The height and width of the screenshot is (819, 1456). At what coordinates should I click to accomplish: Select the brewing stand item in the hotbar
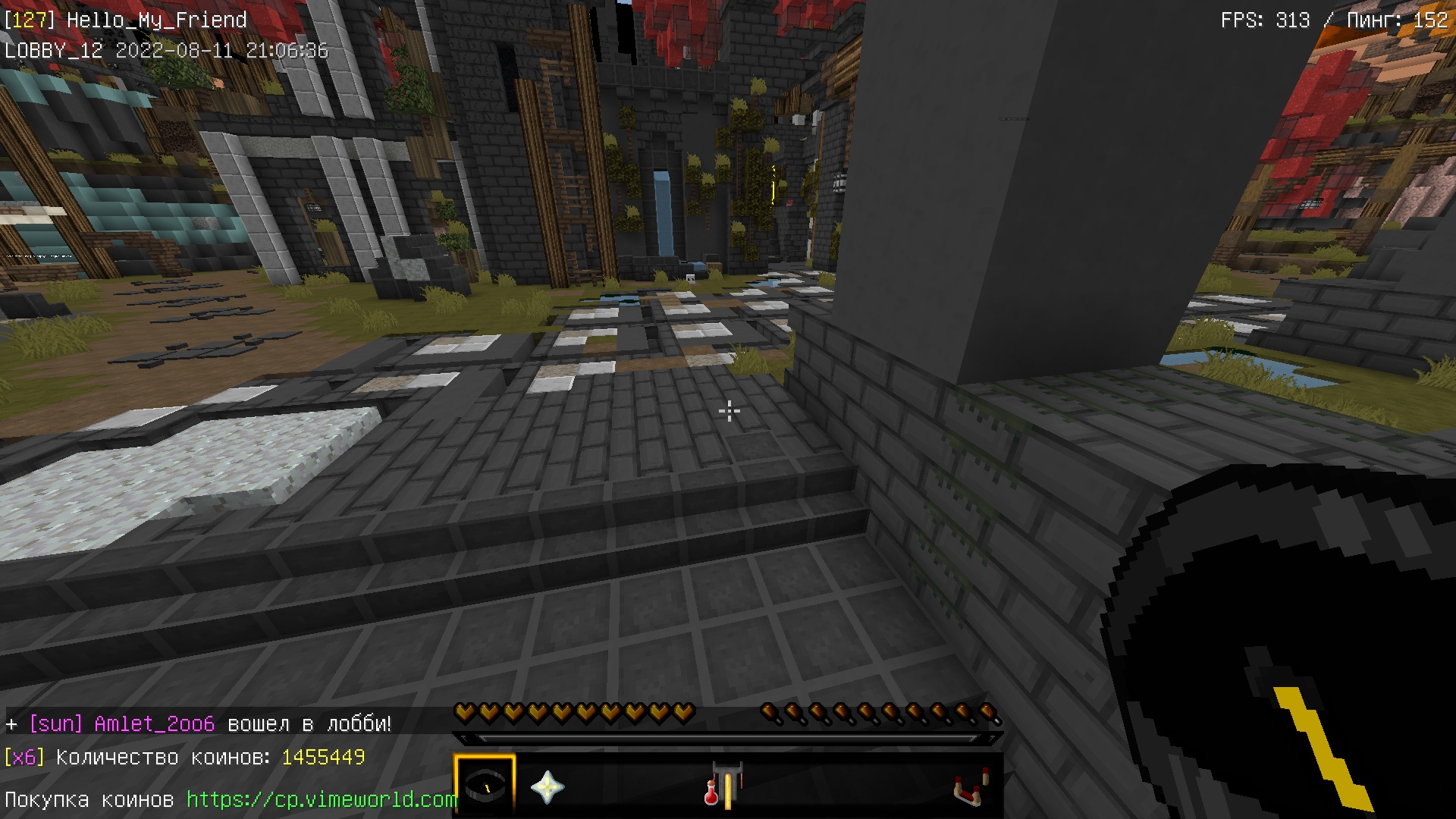724,786
